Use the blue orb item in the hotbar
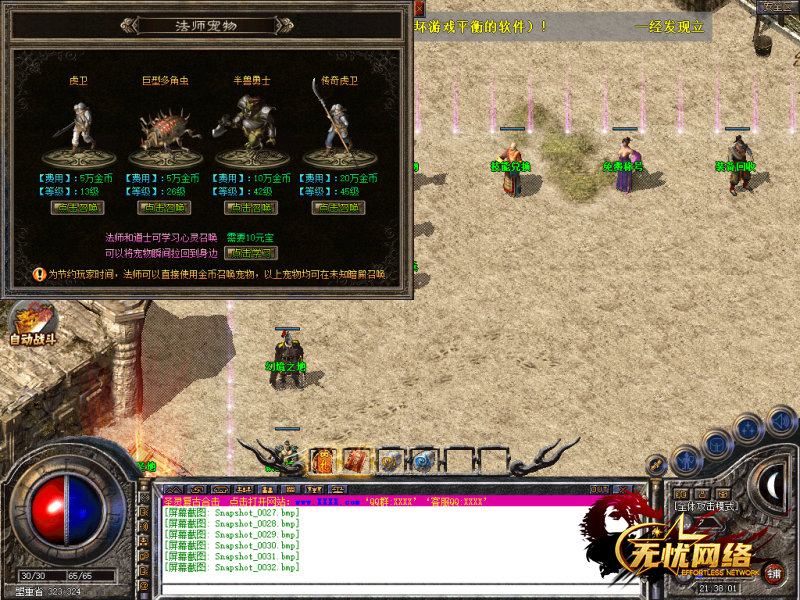This screenshot has height=600, width=800. pos(422,460)
